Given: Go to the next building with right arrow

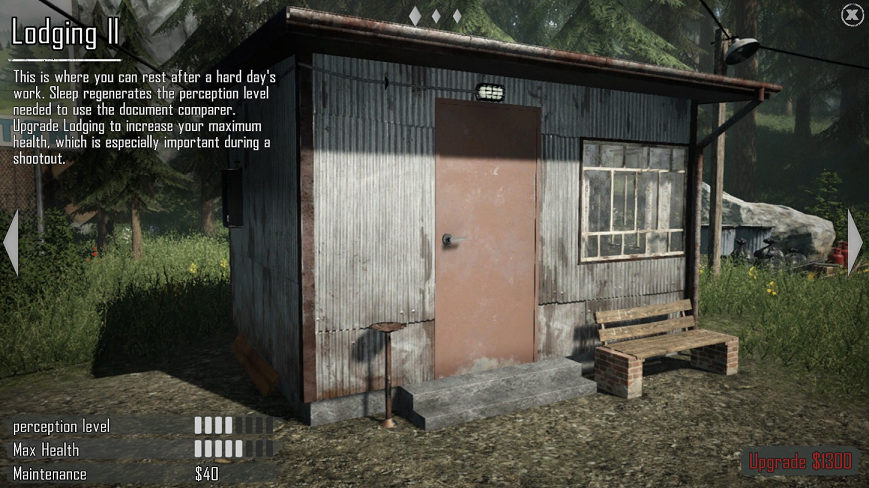Looking at the screenshot, I should (x=855, y=242).
